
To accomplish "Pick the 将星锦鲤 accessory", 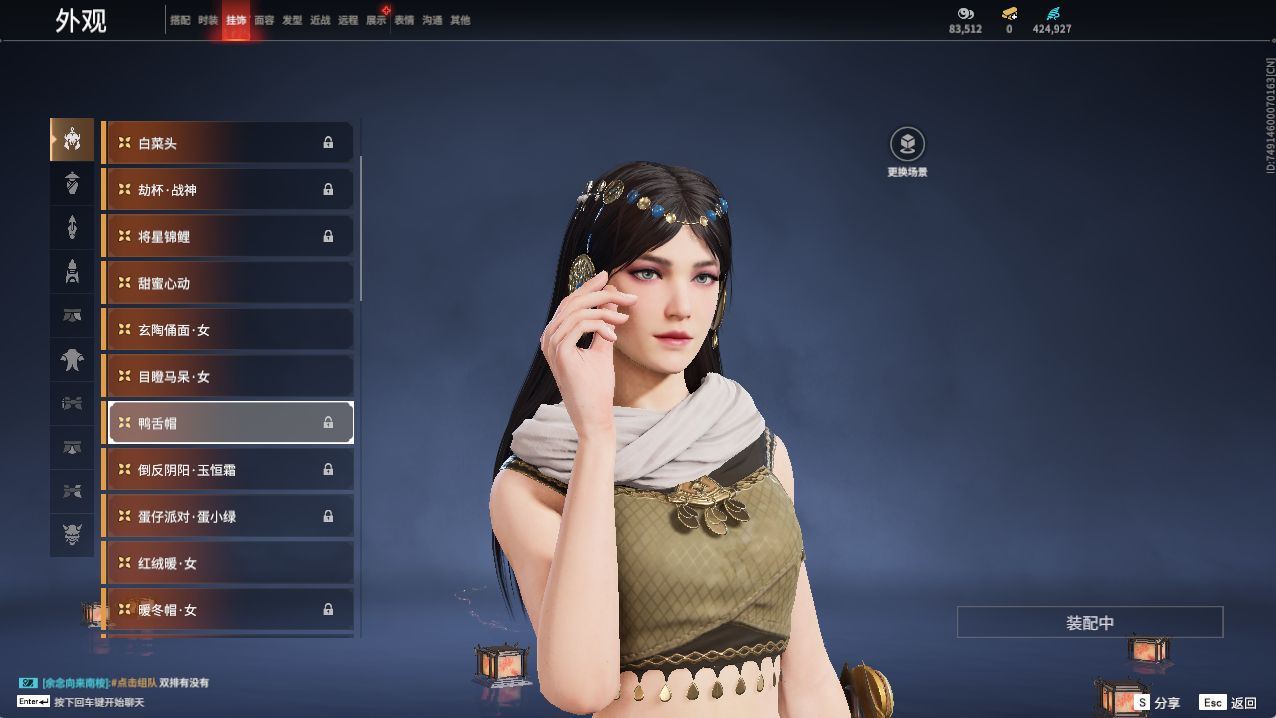I will (x=229, y=237).
